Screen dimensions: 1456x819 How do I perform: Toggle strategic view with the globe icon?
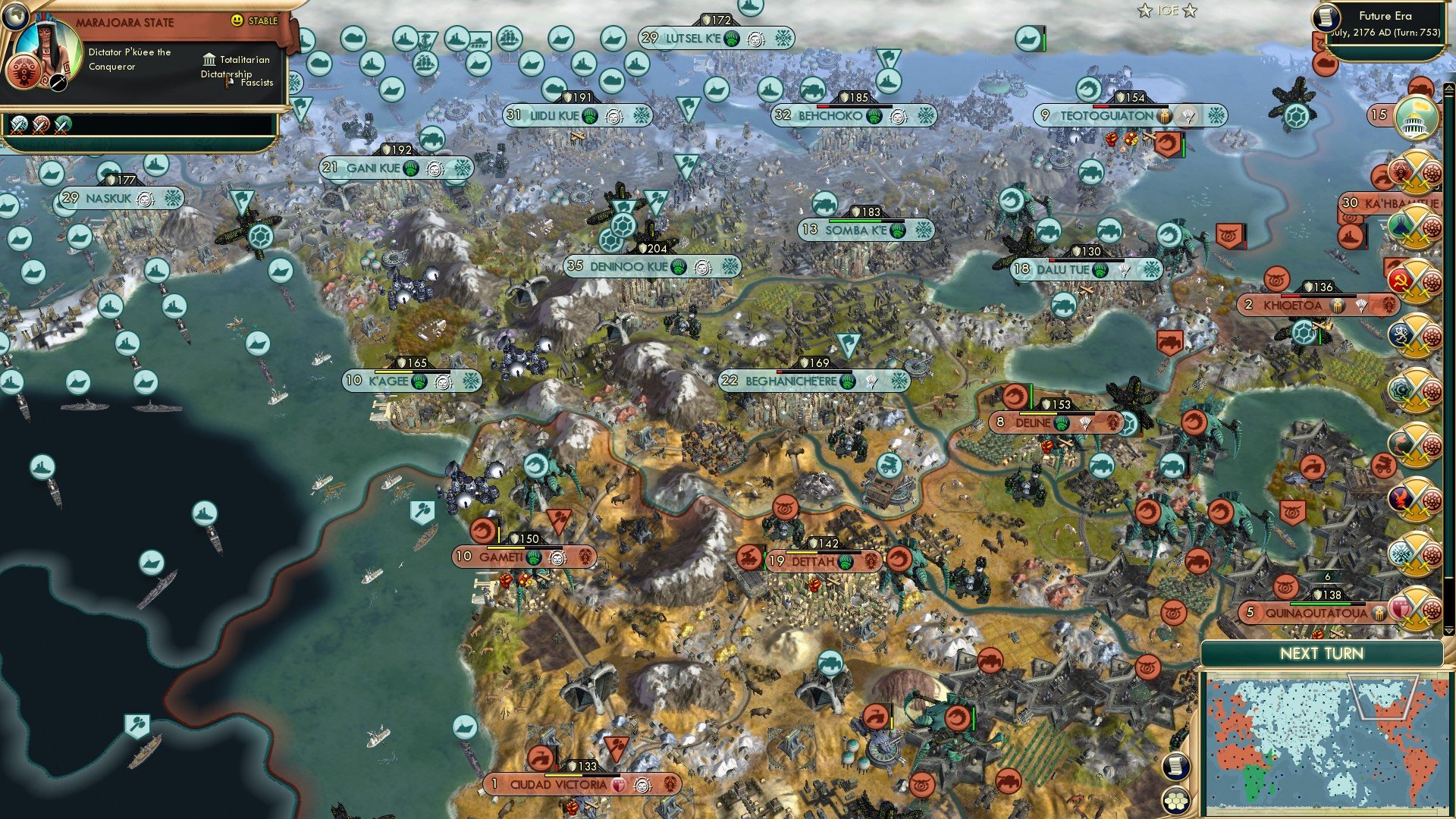[x=17, y=15]
